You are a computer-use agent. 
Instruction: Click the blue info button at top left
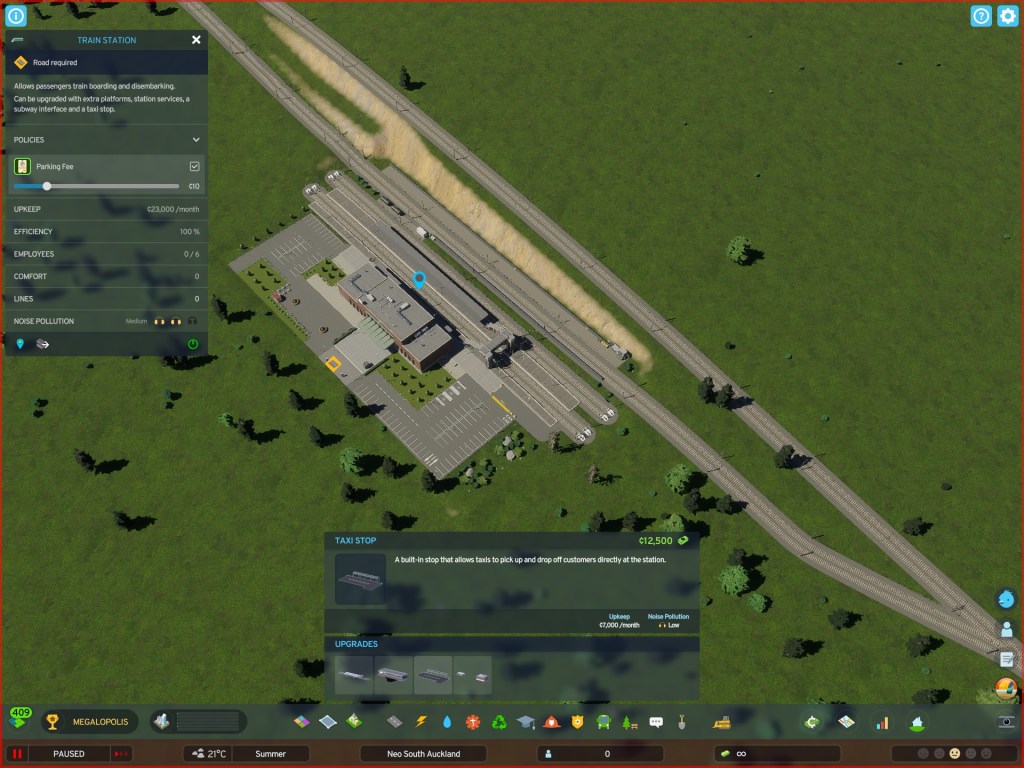(16, 16)
